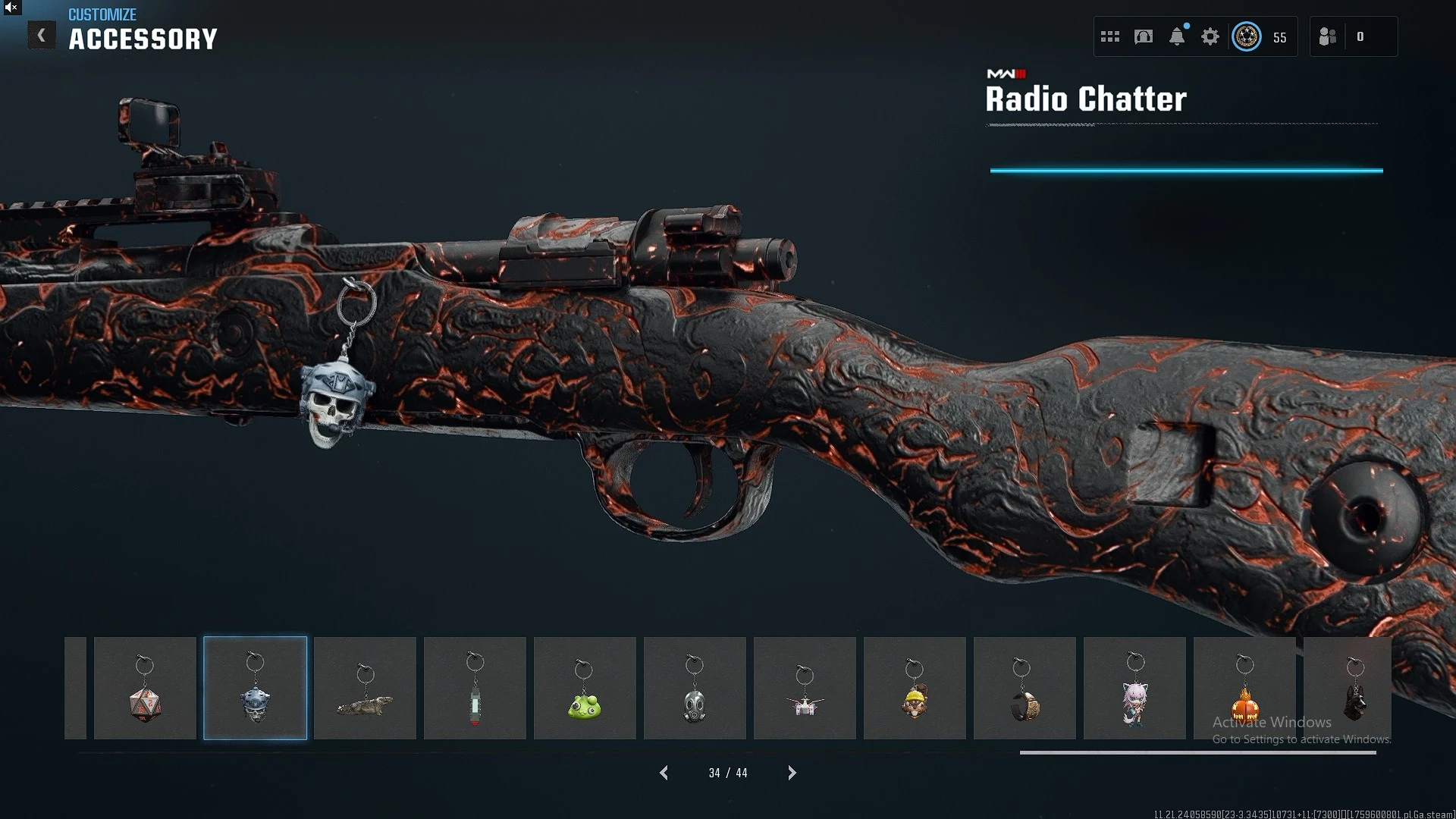The image size is (1456, 819).
Task: Open settings with the gear icon
Action: pos(1210,36)
